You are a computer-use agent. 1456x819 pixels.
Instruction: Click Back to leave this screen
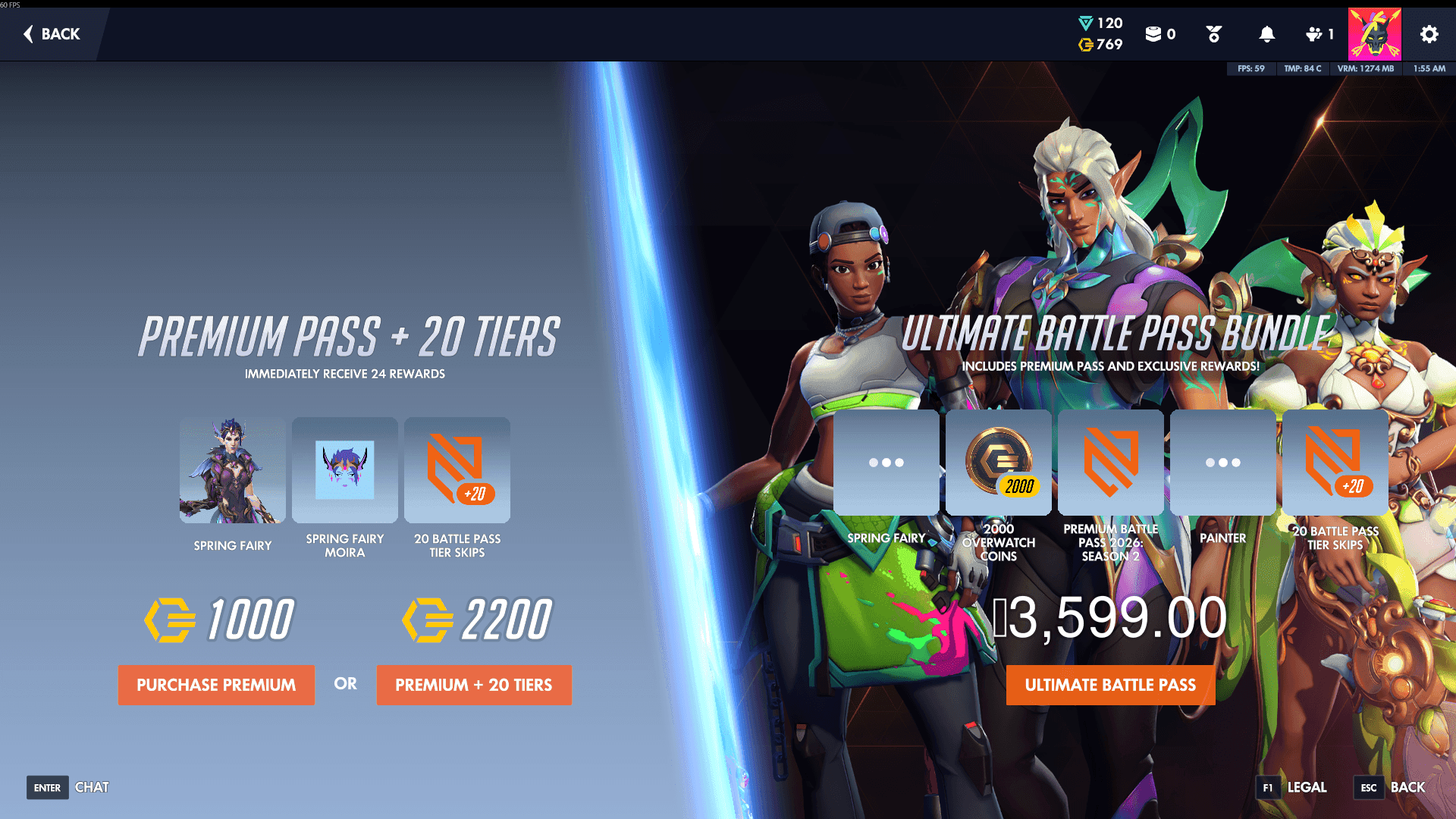pyautogui.click(x=50, y=34)
